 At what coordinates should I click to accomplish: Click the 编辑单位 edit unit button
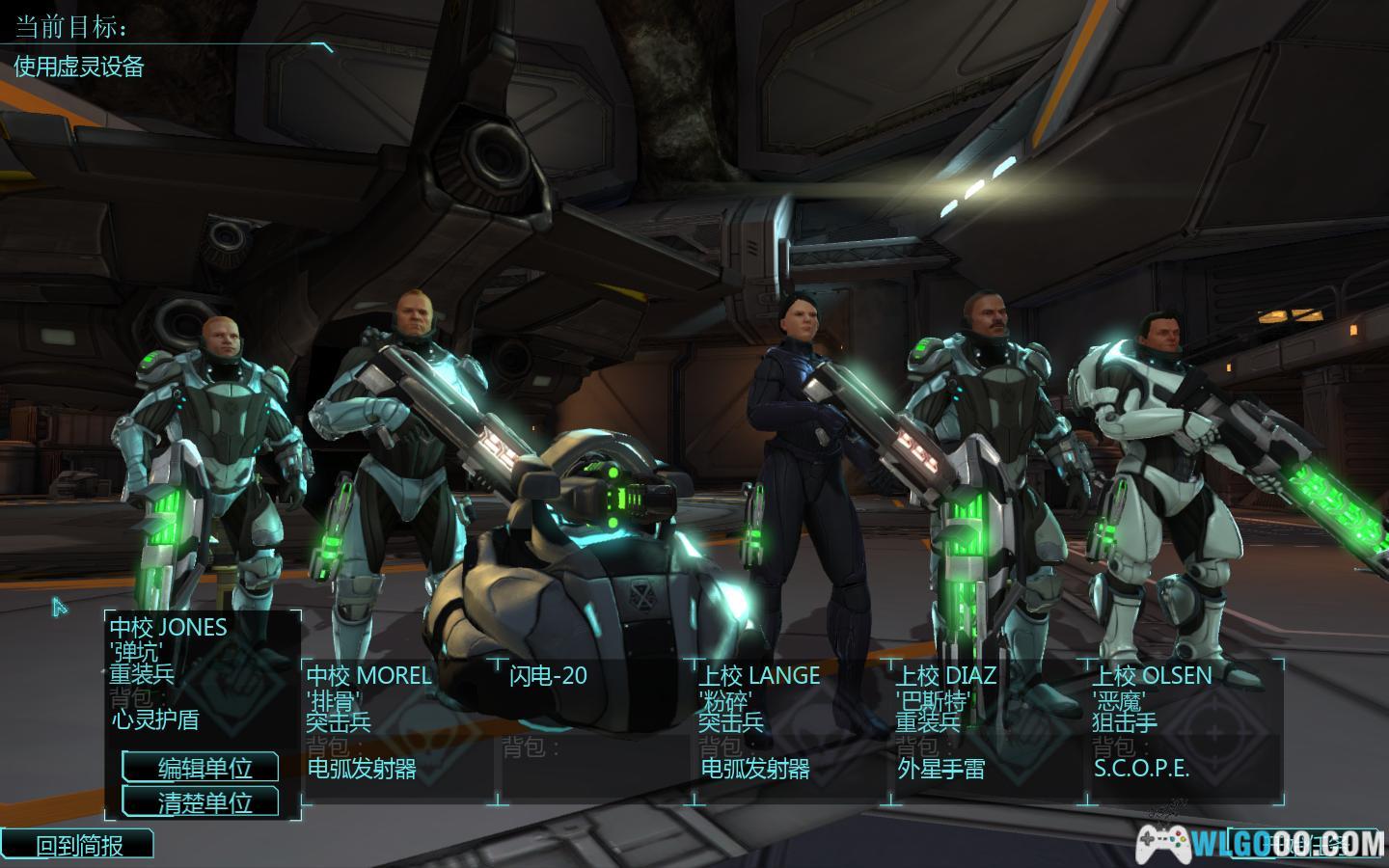tap(201, 768)
